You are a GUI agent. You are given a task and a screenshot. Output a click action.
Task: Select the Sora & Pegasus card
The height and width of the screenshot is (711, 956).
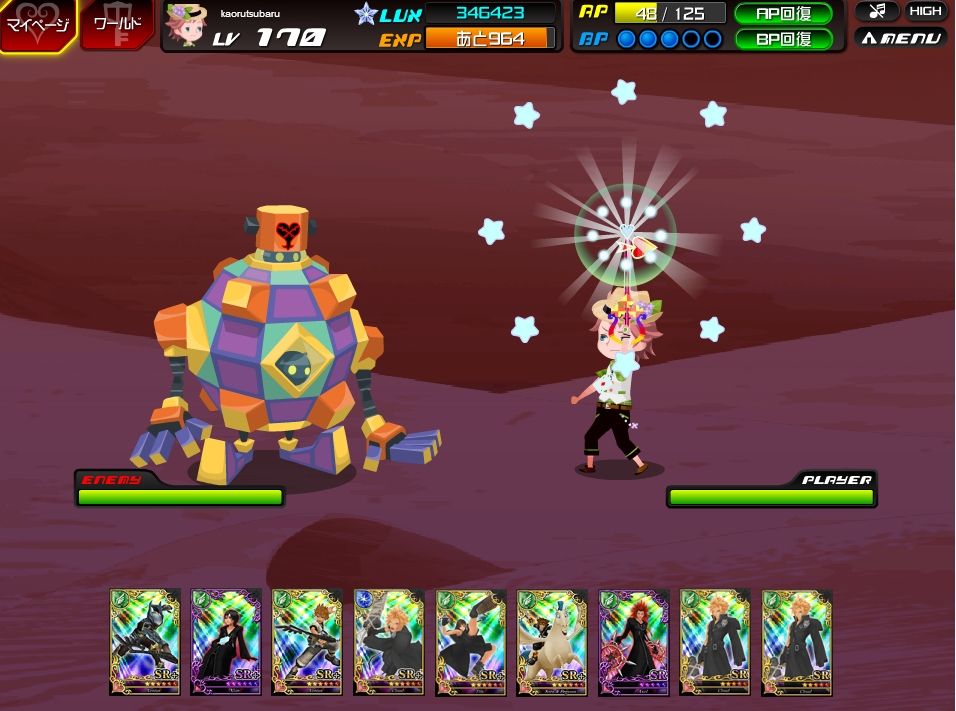pos(552,641)
